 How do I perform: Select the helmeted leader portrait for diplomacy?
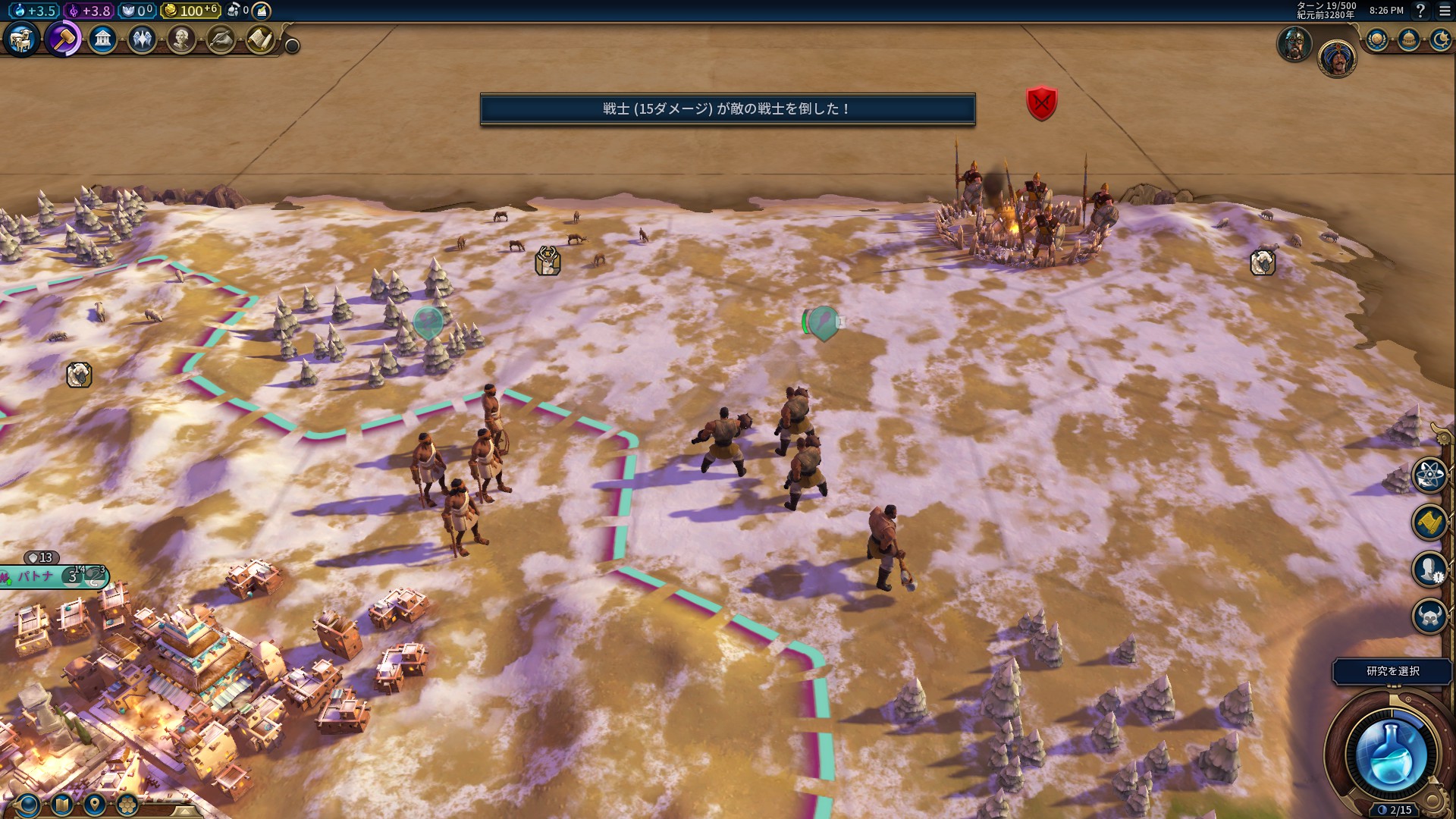click(1294, 44)
